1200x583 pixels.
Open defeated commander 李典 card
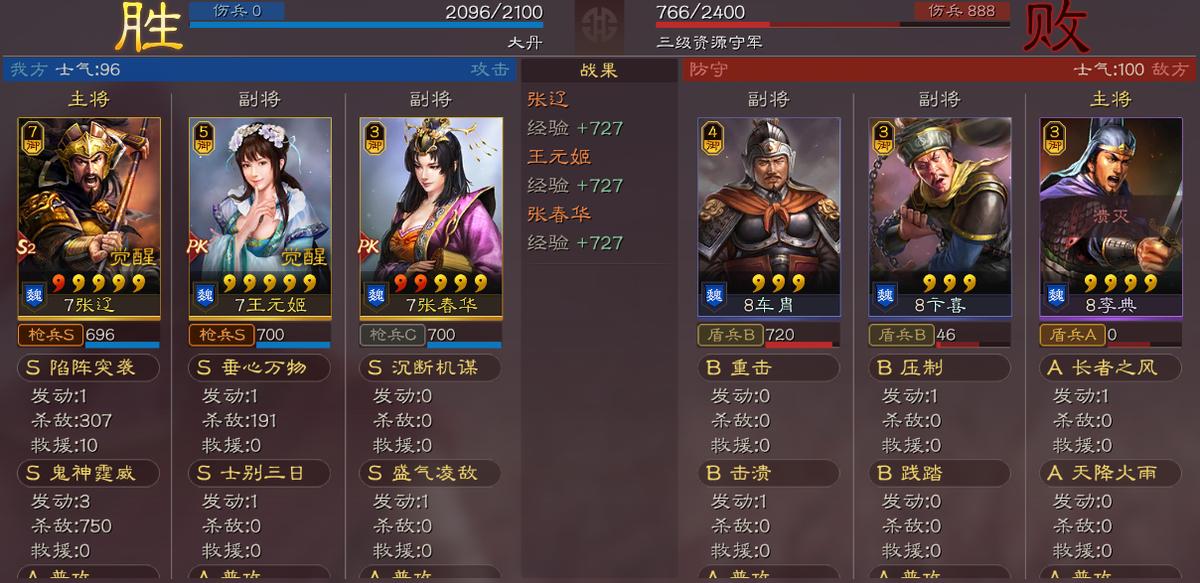(x=1111, y=214)
